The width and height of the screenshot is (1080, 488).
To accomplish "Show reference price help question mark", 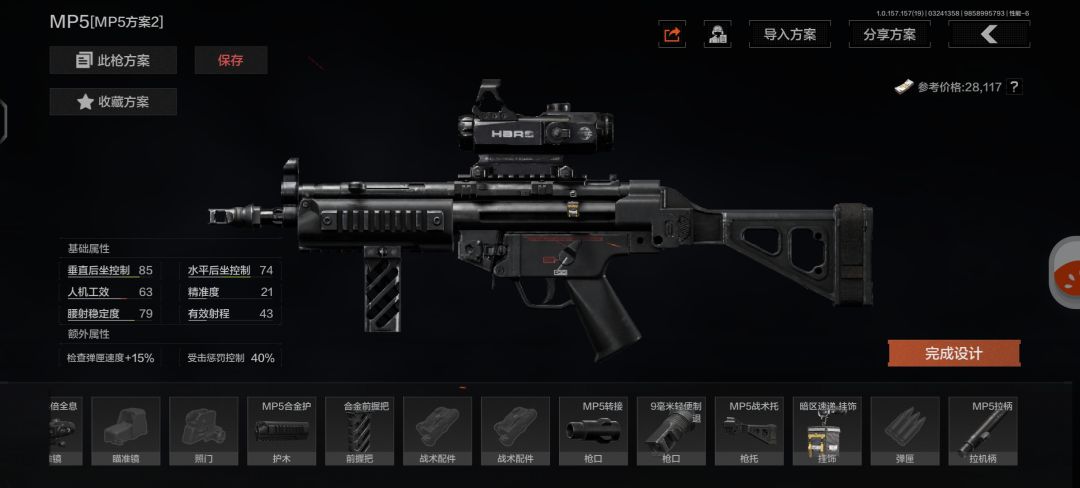I will (1014, 87).
